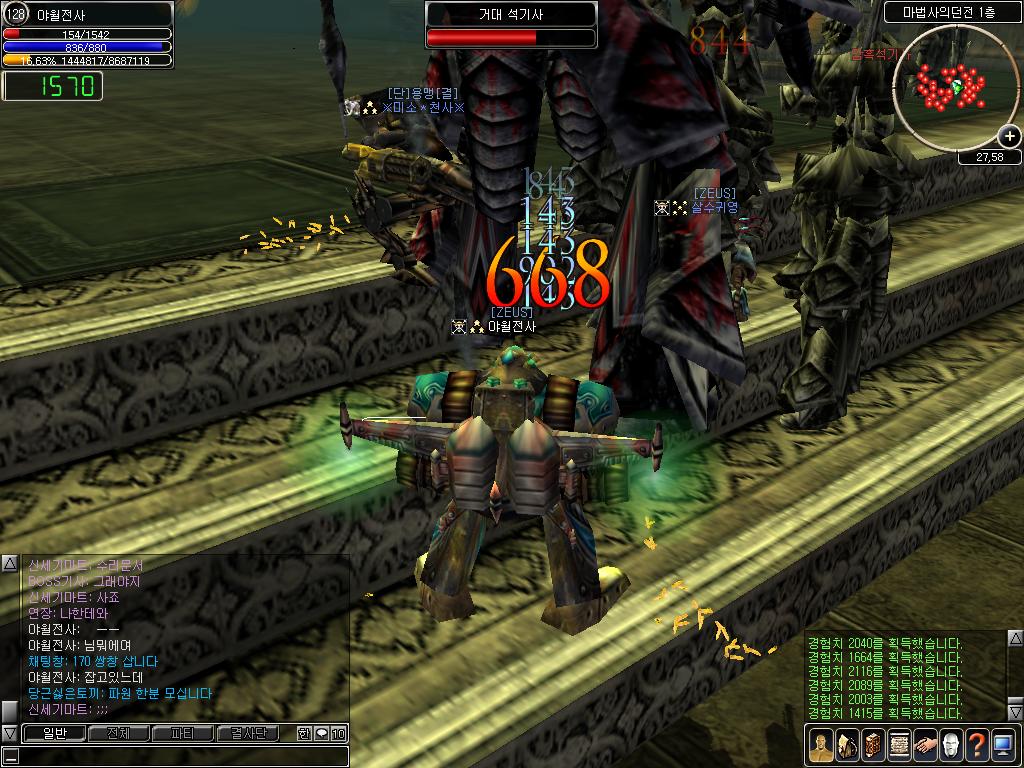Click the chat log scroll-down arrow

pos(9,734)
